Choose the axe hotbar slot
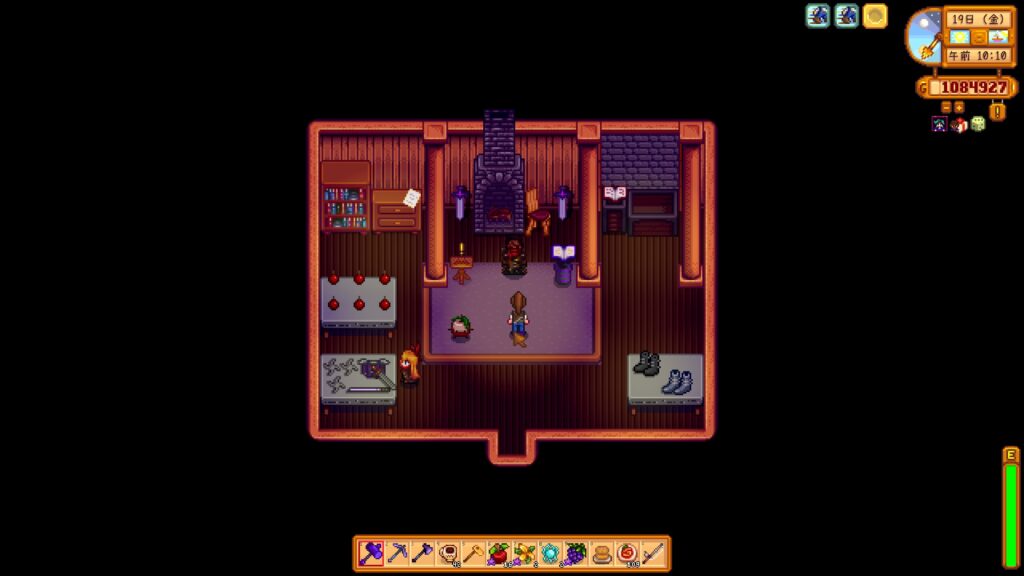The image size is (1024, 576). pos(421,553)
